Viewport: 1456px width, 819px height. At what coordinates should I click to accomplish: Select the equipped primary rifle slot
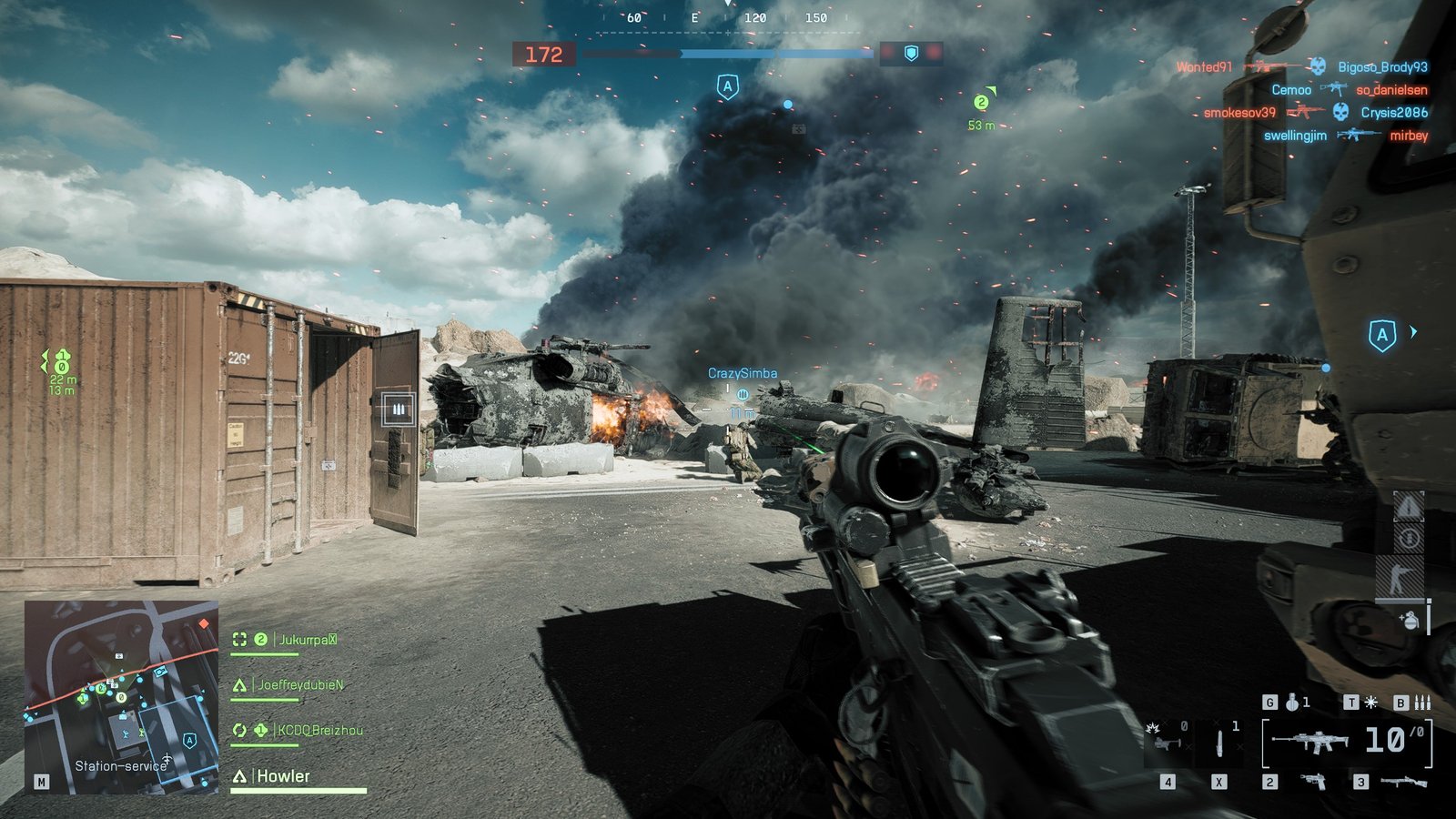(1310, 742)
